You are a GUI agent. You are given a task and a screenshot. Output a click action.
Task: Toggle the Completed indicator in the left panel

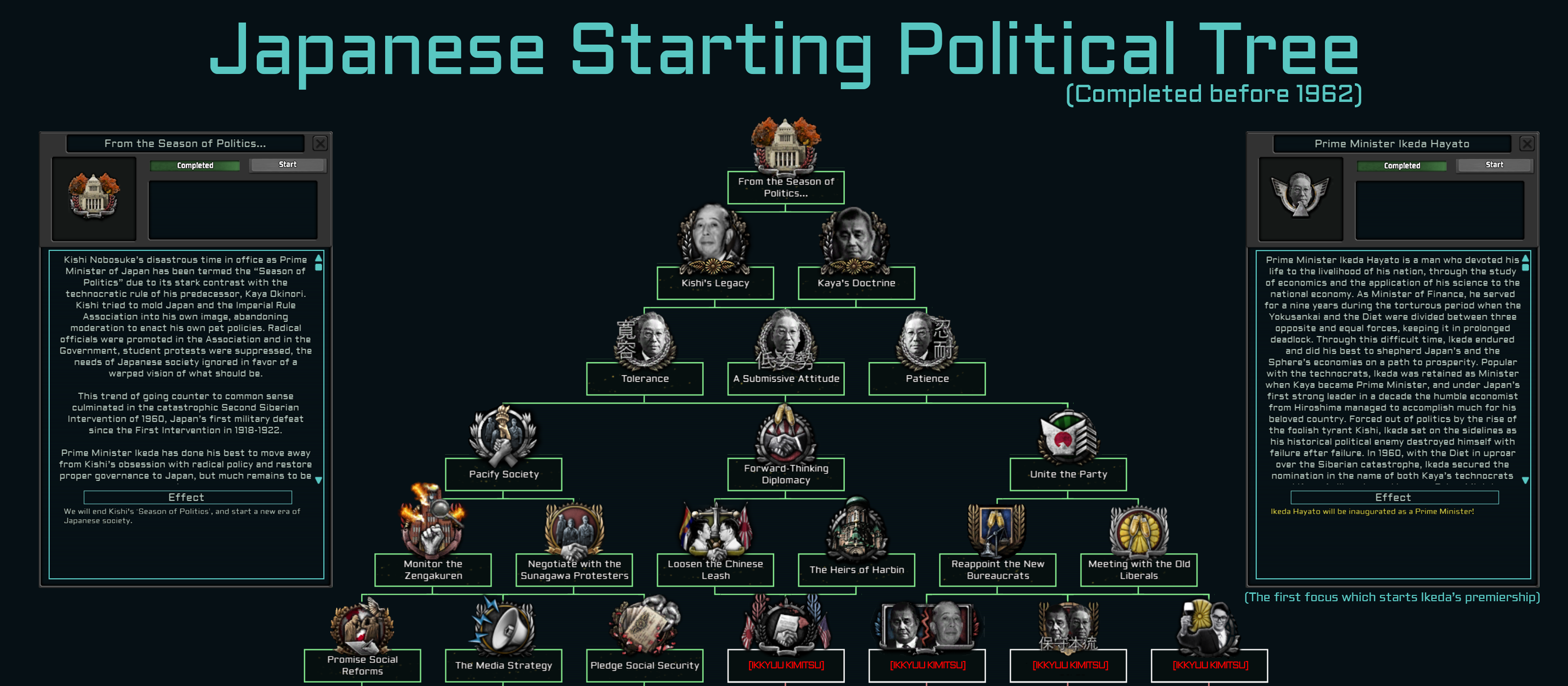tap(195, 165)
